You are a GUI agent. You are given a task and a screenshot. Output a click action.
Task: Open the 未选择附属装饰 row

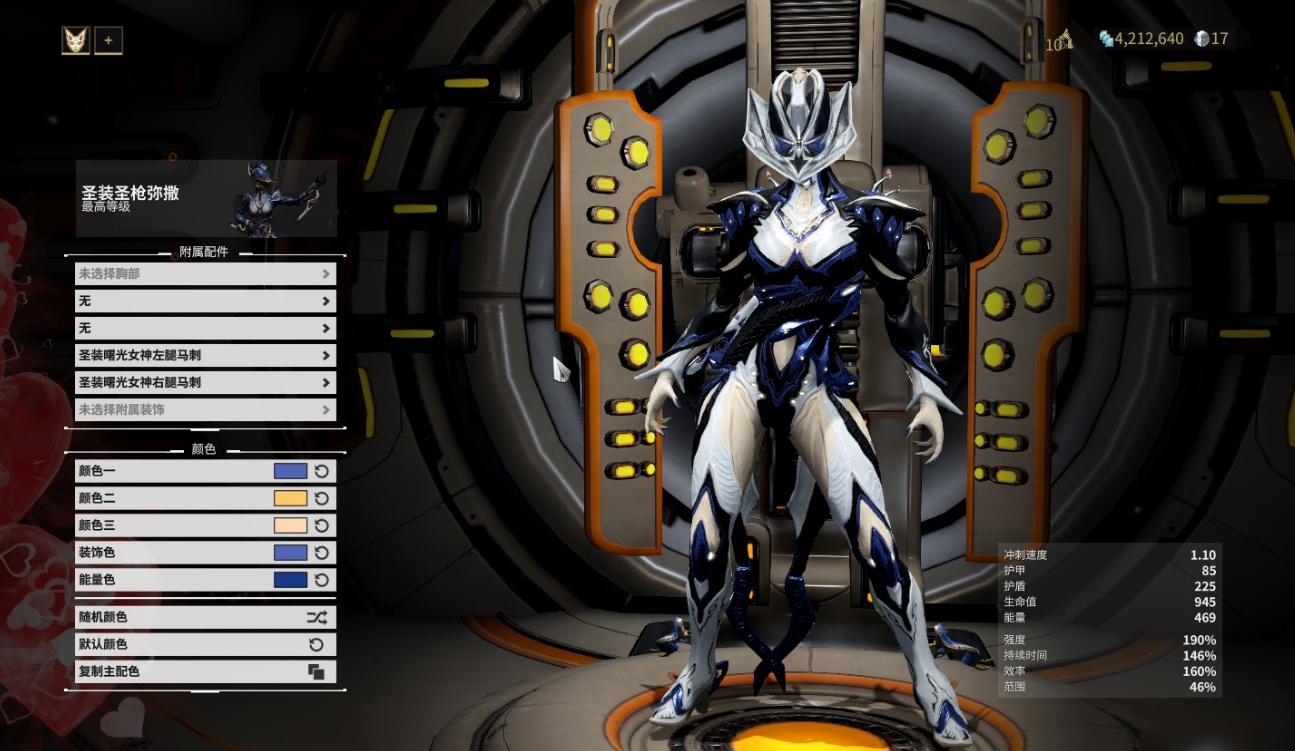tap(205, 409)
